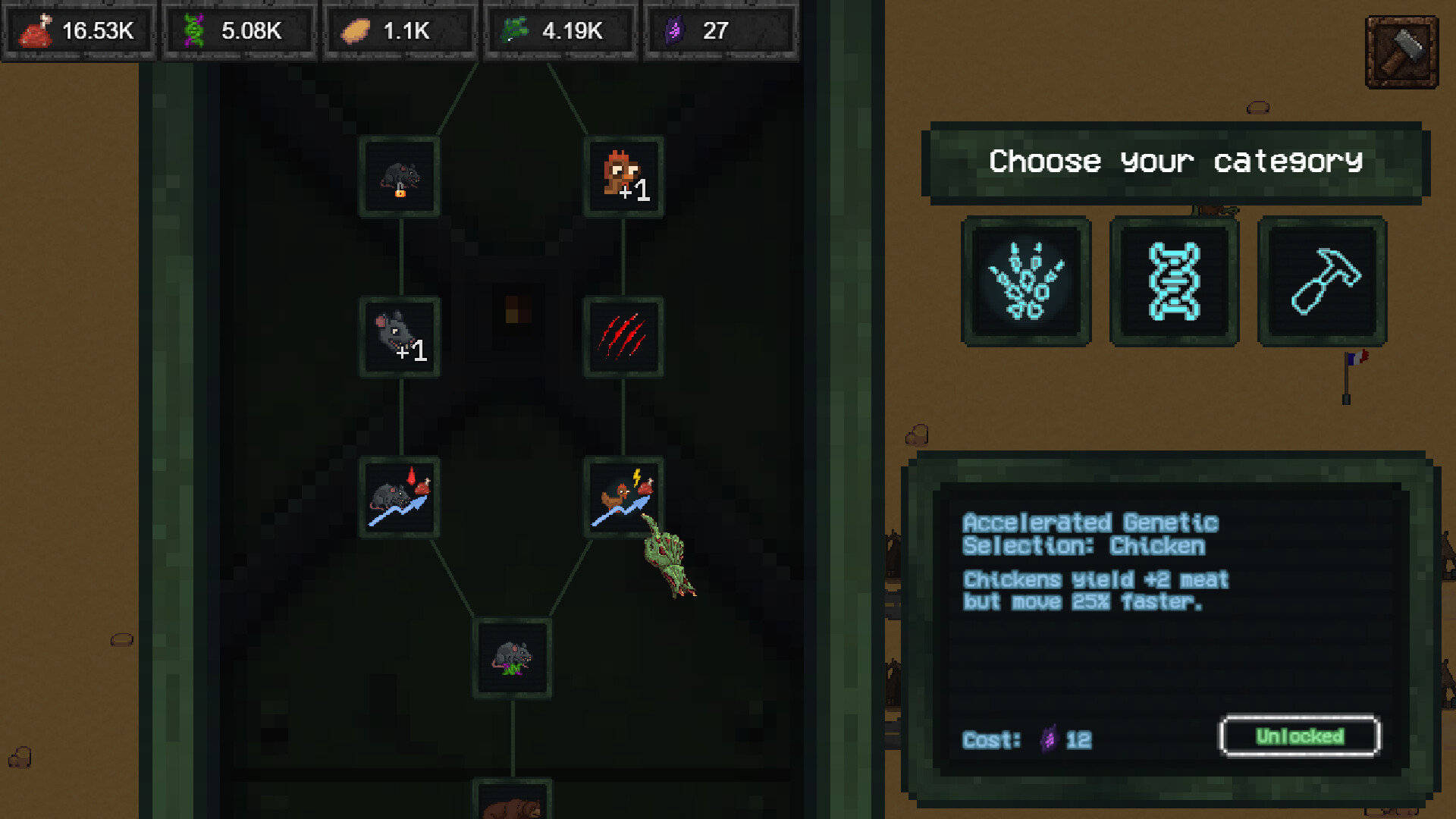The image size is (1456, 819).
Task: Select the mutated rat node near bottom
Action: [512, 659]
